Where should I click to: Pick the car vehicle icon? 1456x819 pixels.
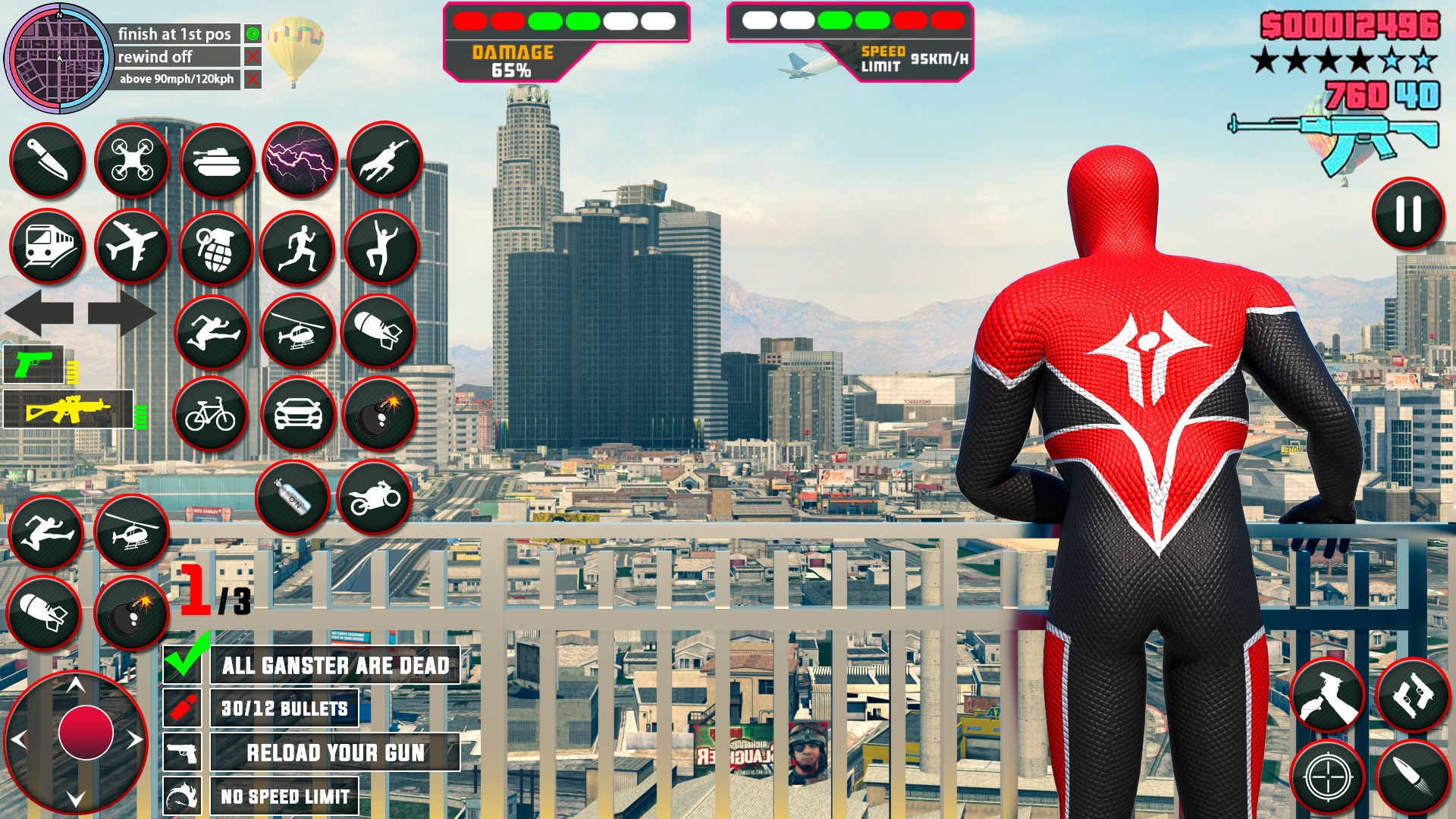coord(297,416)
